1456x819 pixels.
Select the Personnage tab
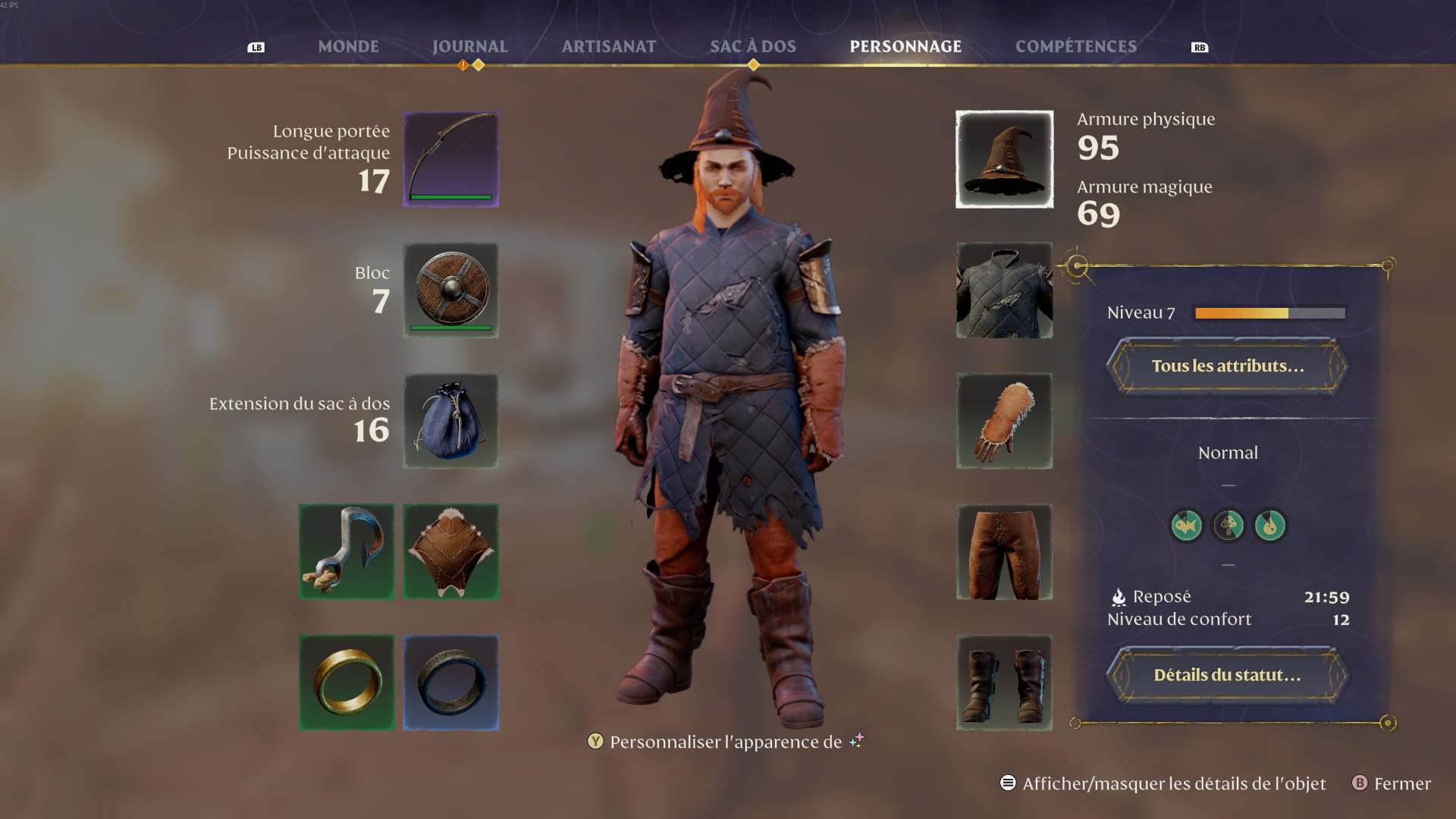tap(905, 46)
